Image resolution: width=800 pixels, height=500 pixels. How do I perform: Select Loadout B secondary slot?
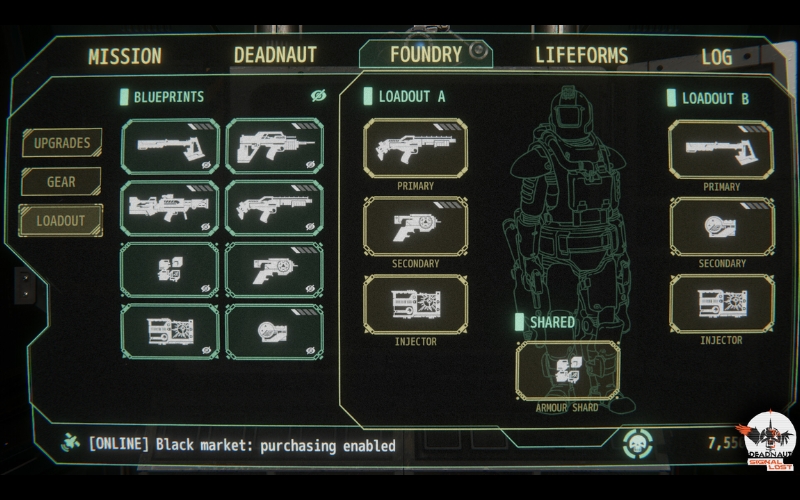[x=720, y=226]
